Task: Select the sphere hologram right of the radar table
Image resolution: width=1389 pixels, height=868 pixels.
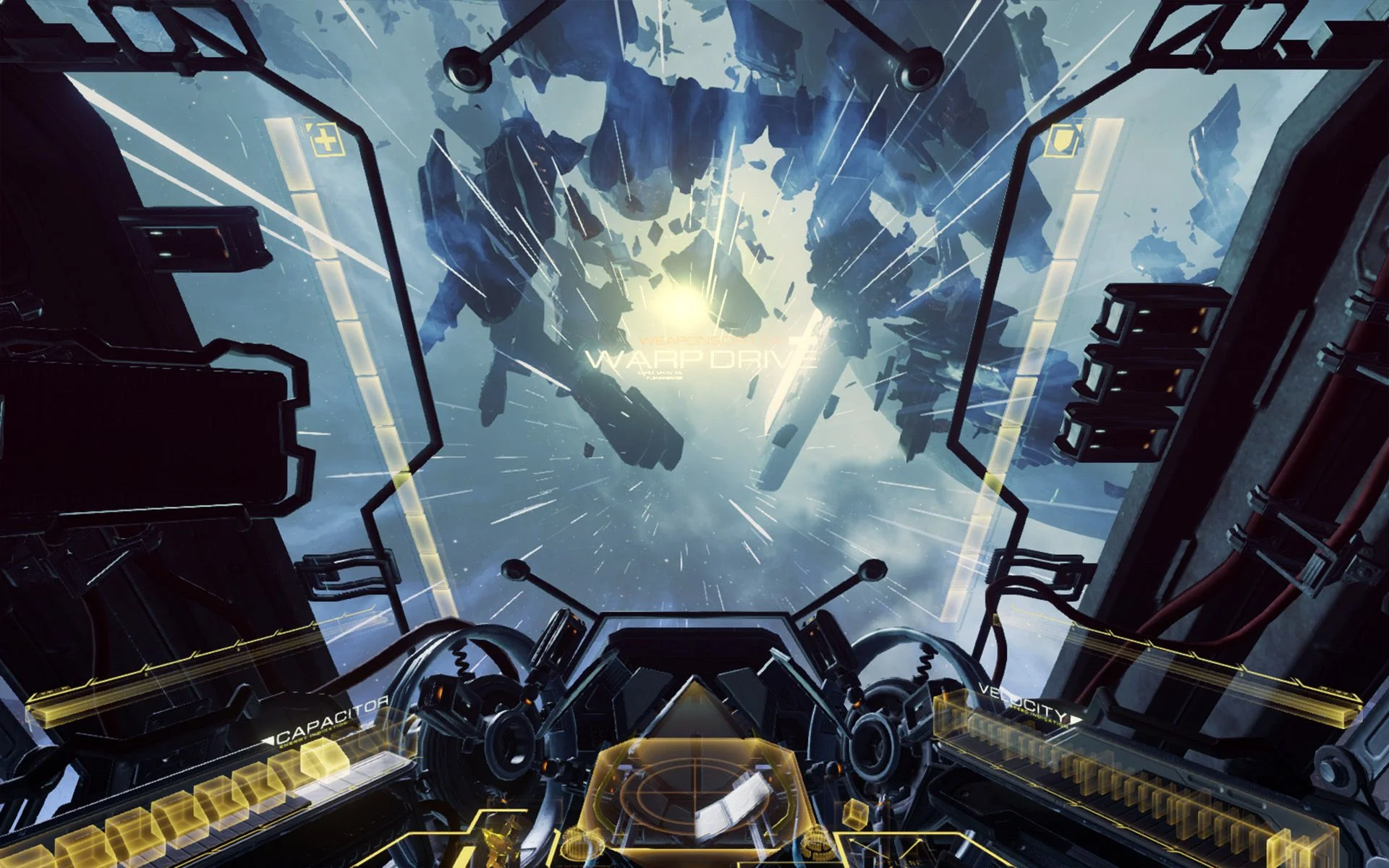Action: tap(817, 843)
